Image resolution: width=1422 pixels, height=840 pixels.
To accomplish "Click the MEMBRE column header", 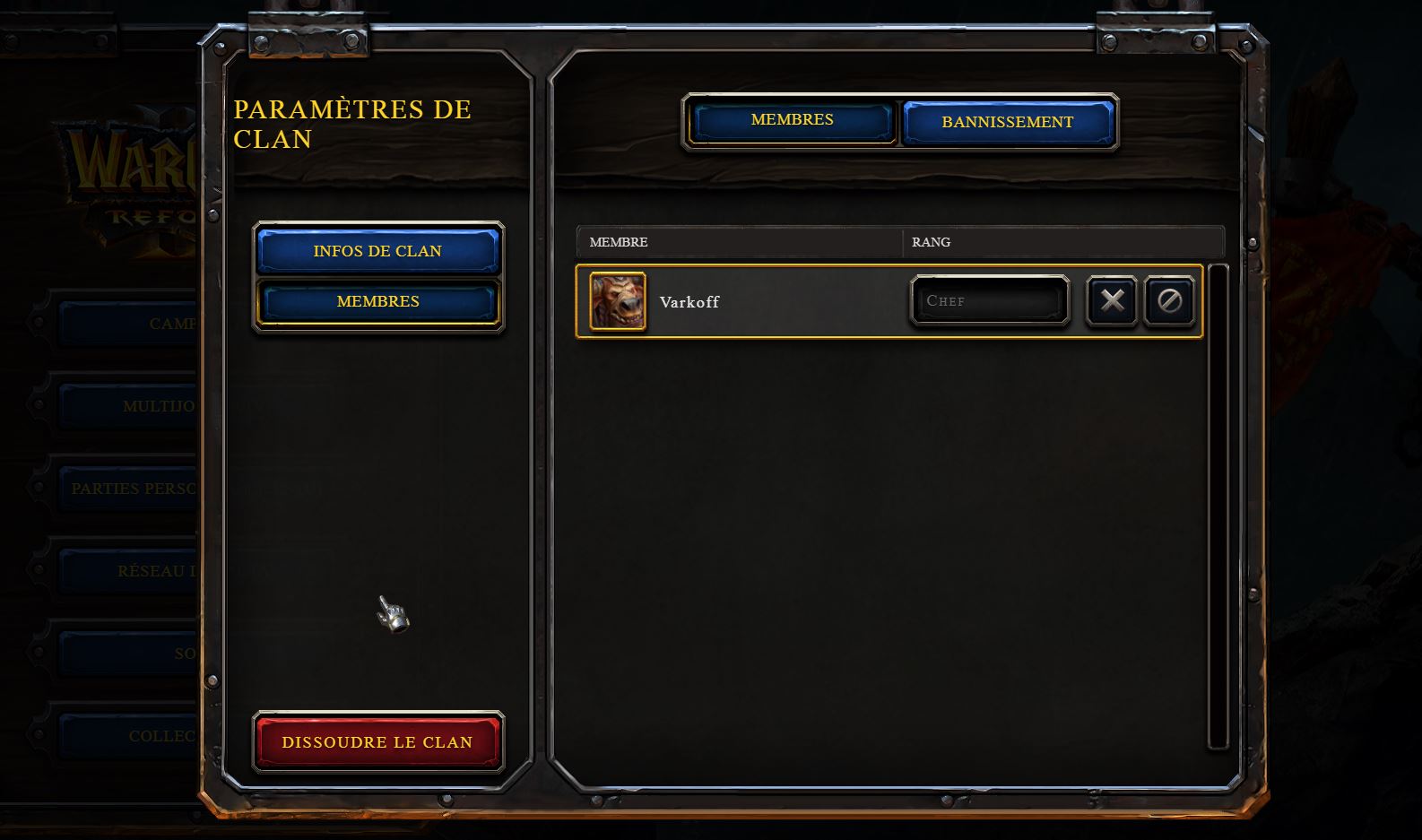I will click(x=619, y=242).
